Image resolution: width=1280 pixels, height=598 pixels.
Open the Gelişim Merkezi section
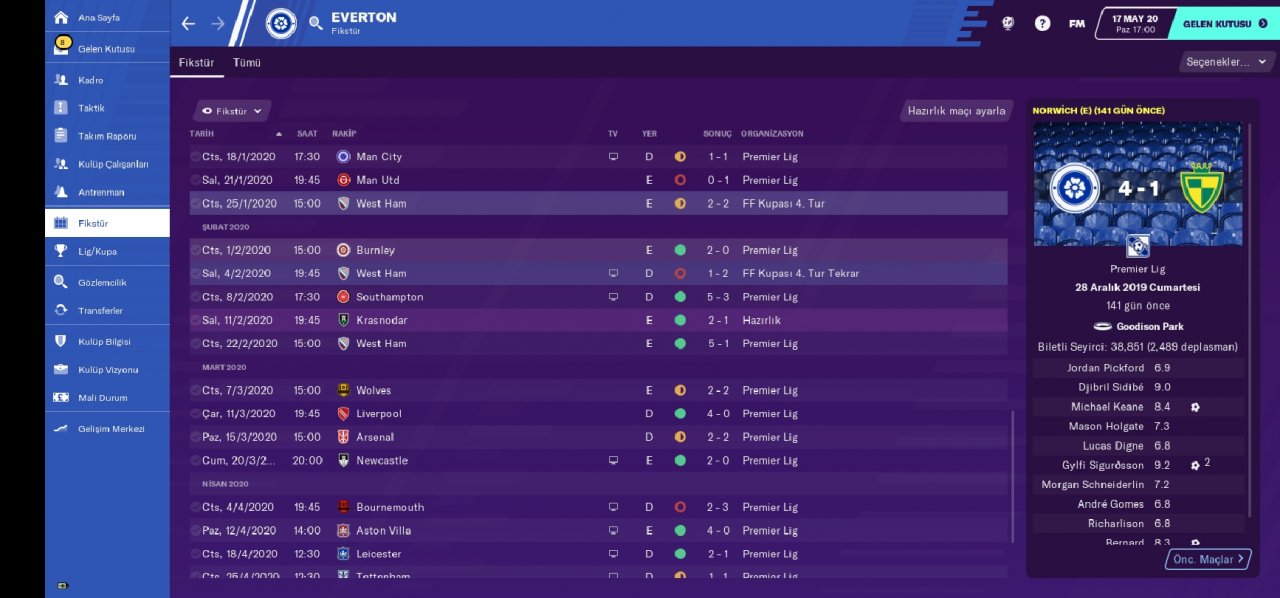click(110, 429)
